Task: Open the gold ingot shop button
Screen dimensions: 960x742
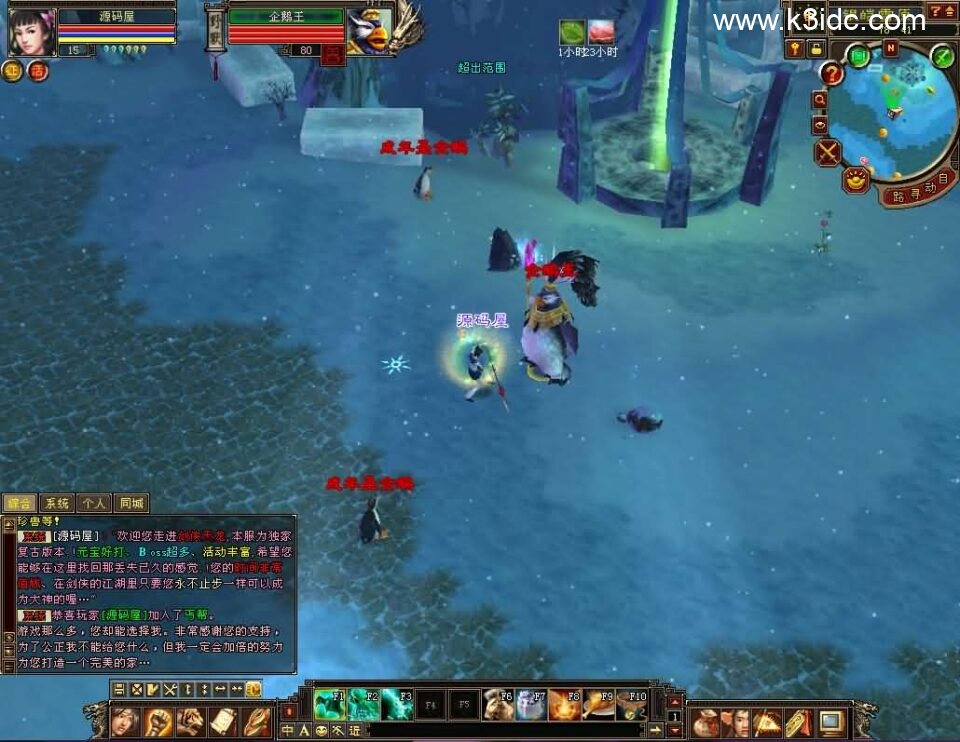Action: click(856, 180)
